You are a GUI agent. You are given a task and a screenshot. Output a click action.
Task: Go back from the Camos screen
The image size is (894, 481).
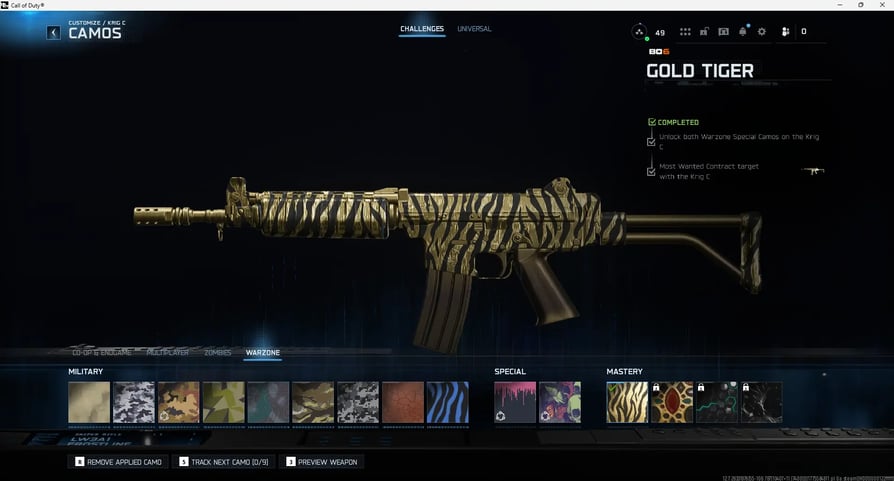pos(54,33)
